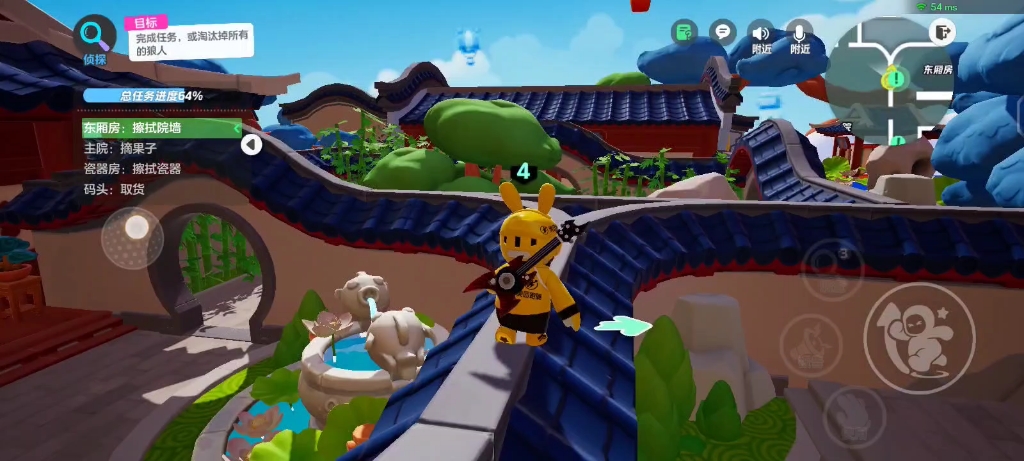Select the 主院 摘果子 task entry

[121, 148]
